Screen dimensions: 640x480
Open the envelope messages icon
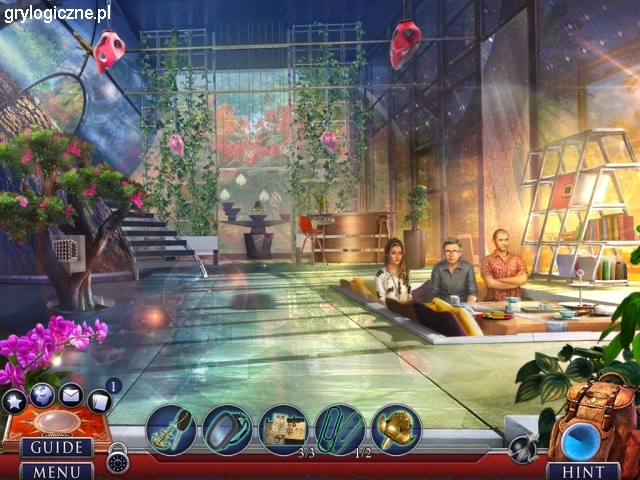(x=70, y=396)
